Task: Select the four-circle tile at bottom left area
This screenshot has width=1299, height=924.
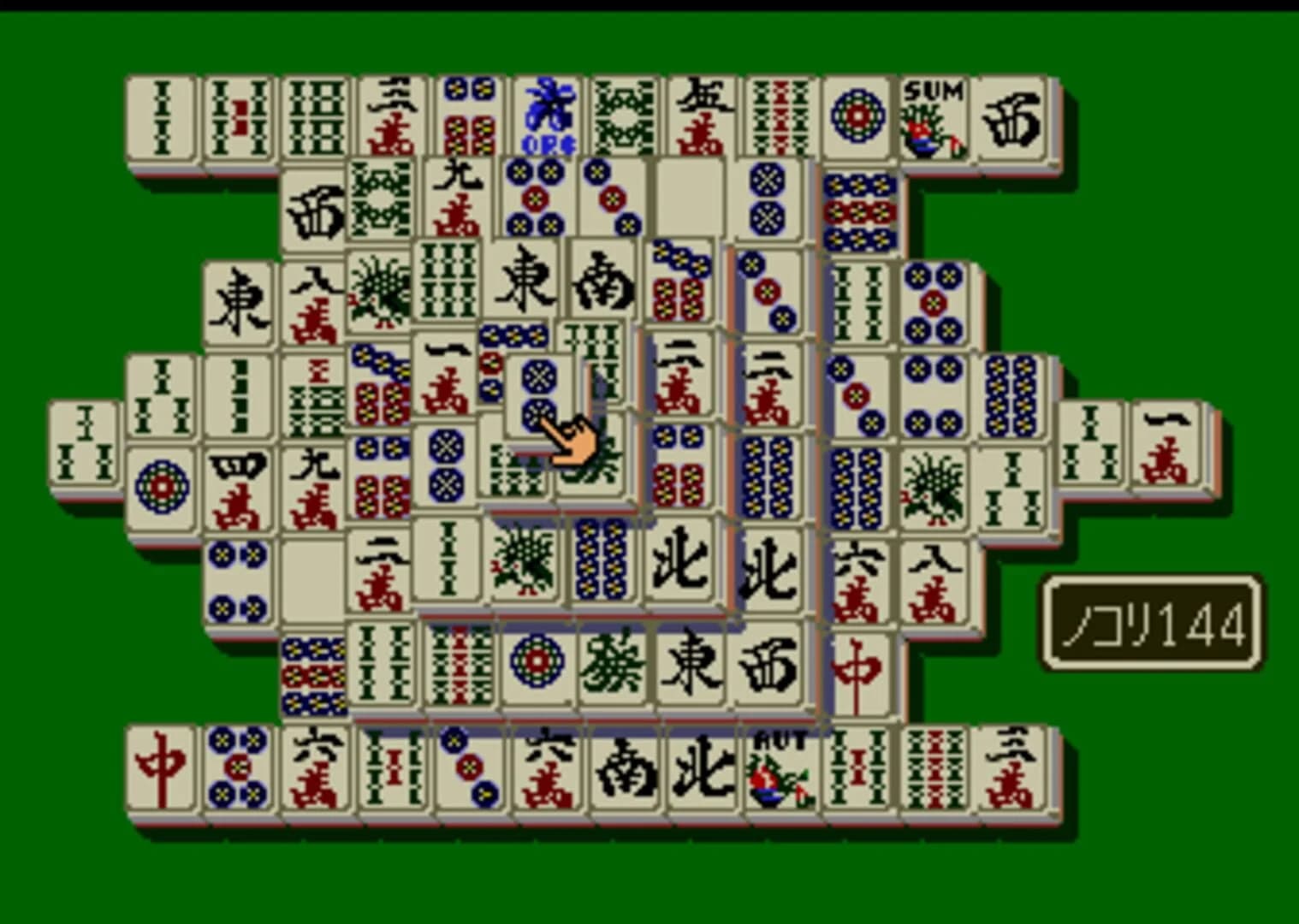Action: click(x=240, y=582)
